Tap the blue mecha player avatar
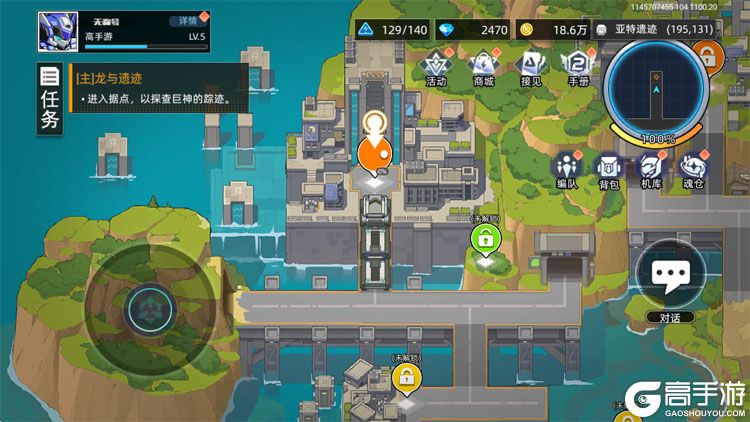 tap(58, 31)
